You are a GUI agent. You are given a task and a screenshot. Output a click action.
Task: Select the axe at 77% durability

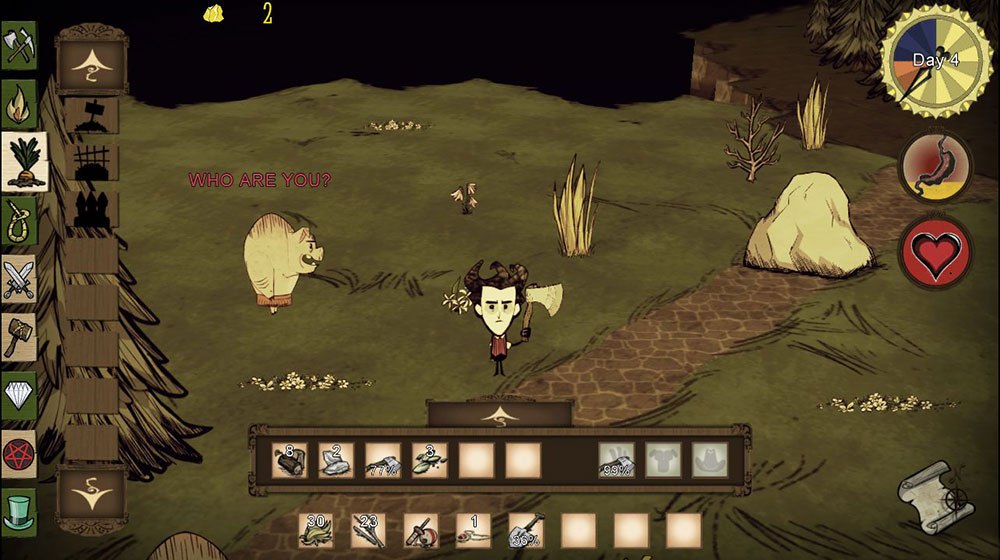coord(383,459)
